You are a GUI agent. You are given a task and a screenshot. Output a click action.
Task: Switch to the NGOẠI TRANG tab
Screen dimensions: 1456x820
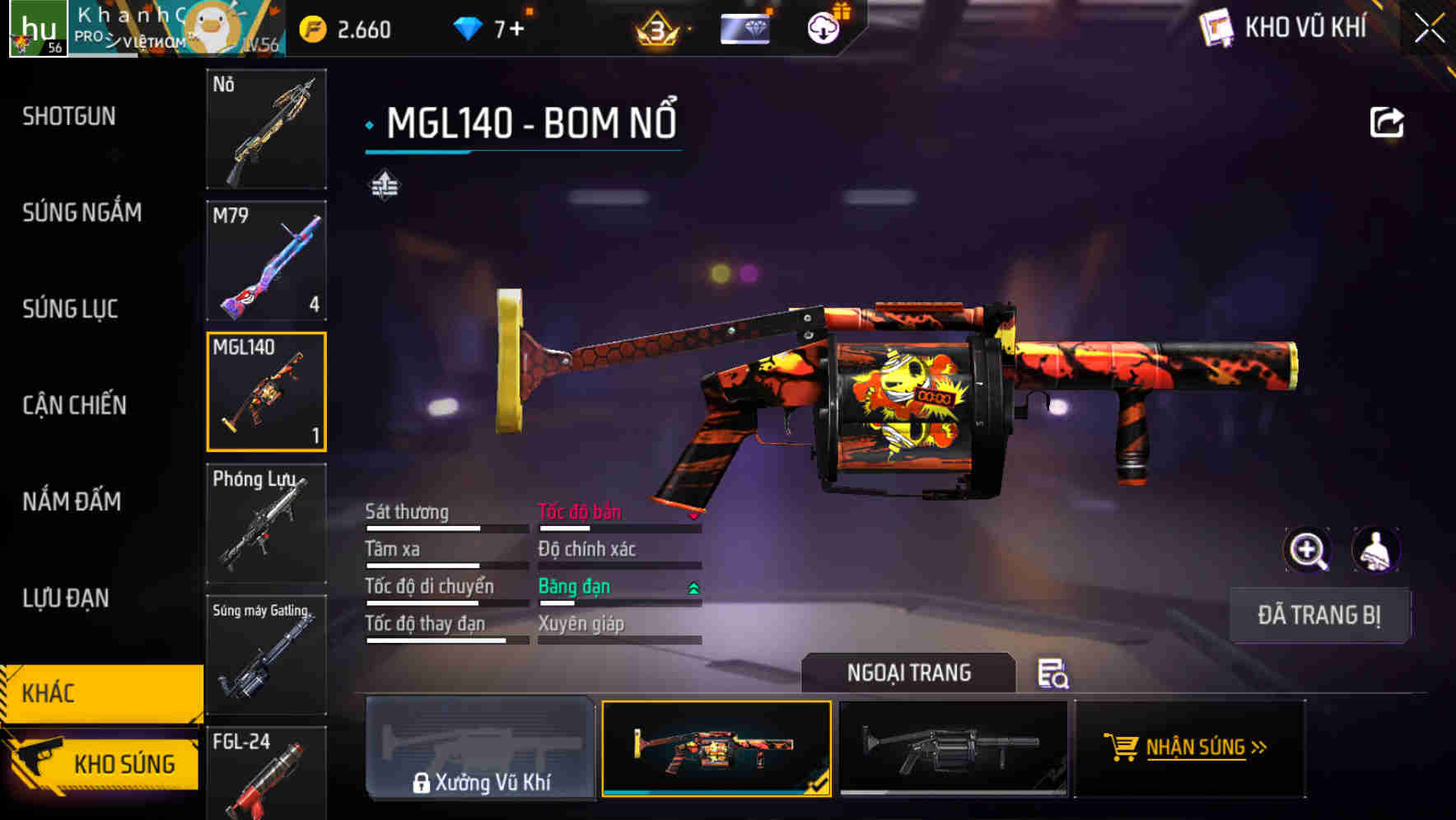(909, 672)
